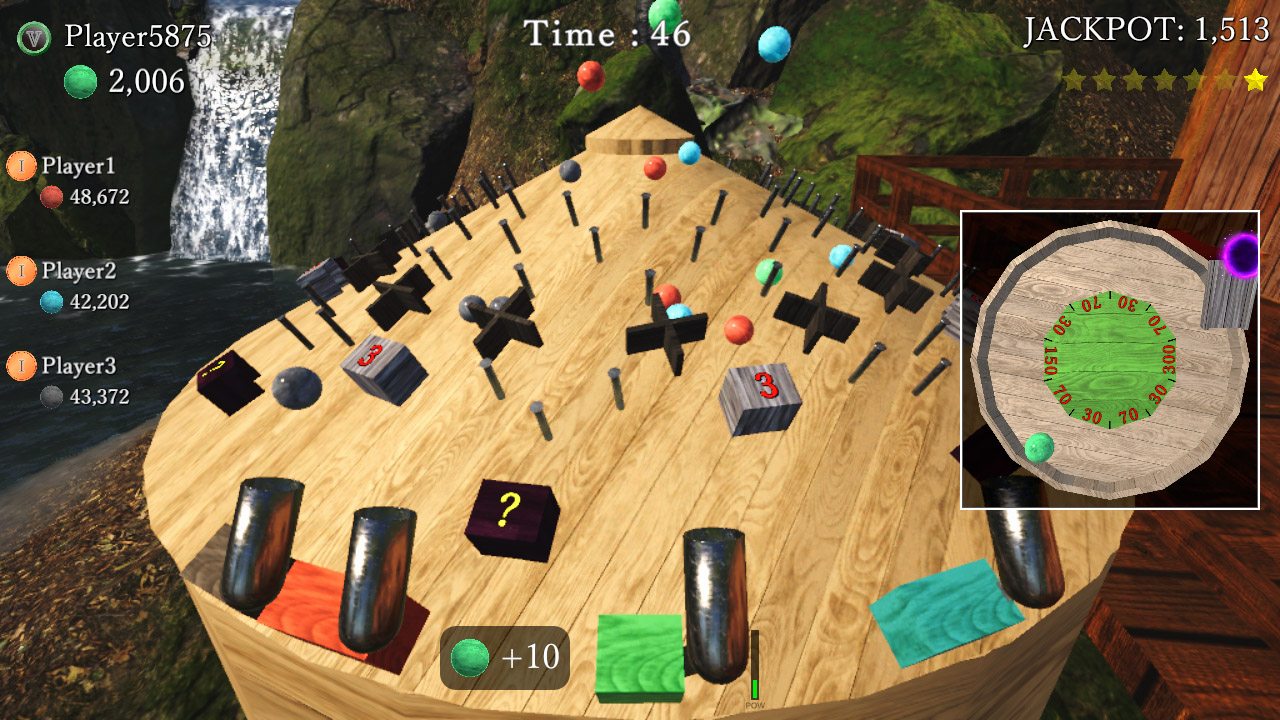Screen dimensions: 1280x720
Task: Click the Player2 leaderboard entry
Action: pyautogui.click(x=75, y=271)
